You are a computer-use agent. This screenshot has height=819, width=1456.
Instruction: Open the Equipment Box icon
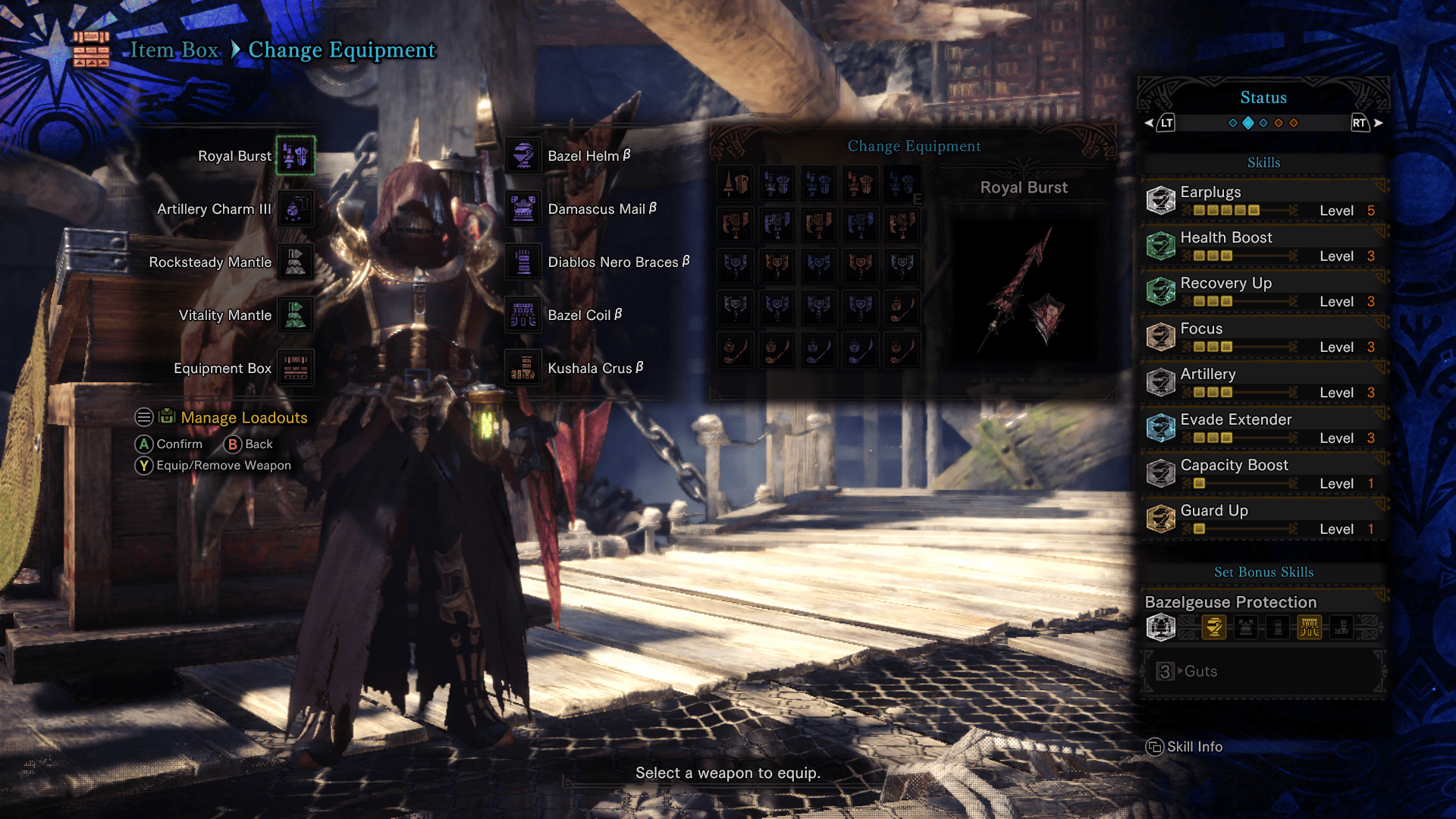296,368
